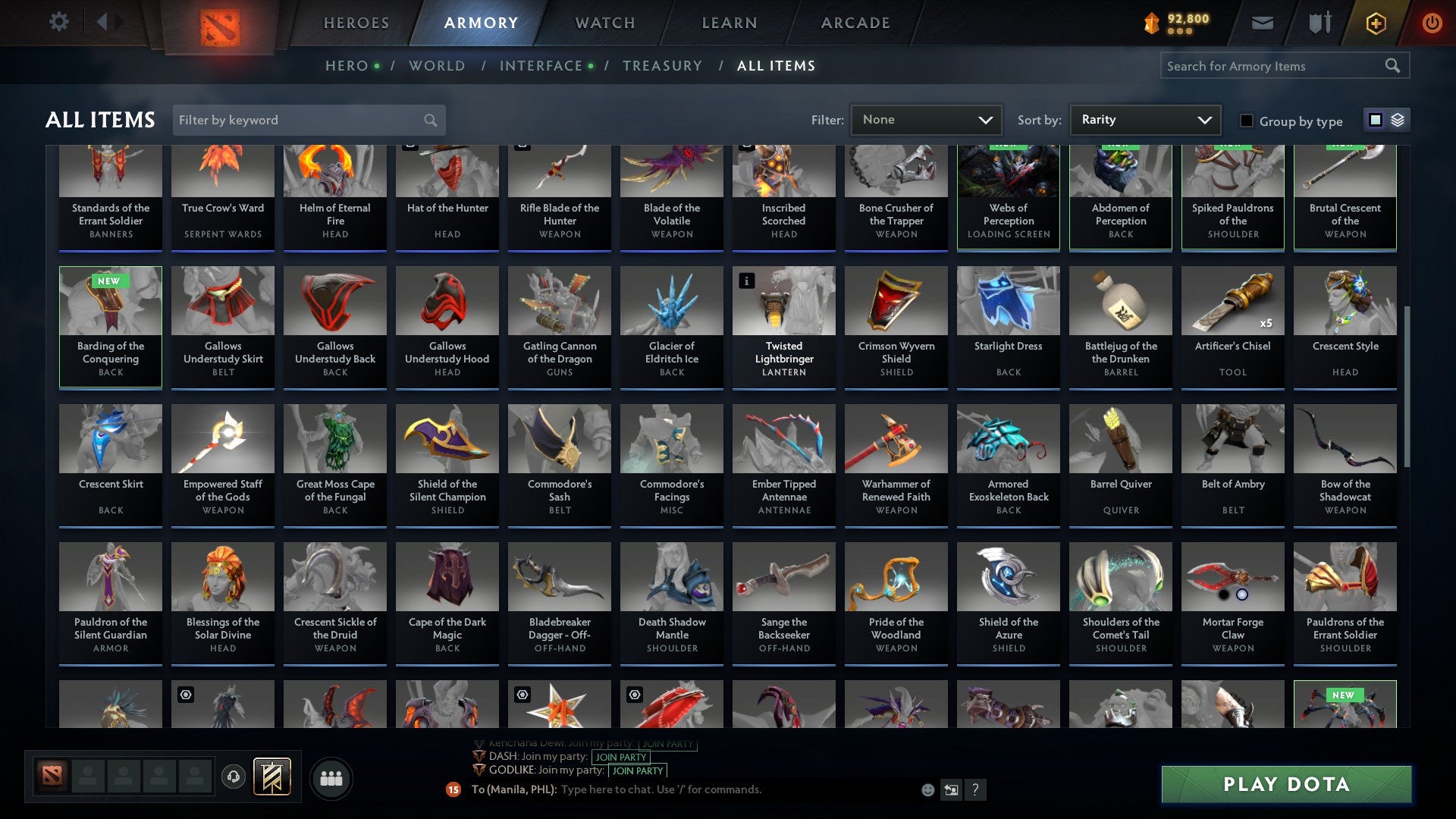Open the Filter dropdown set to None

tap(926, 120)
